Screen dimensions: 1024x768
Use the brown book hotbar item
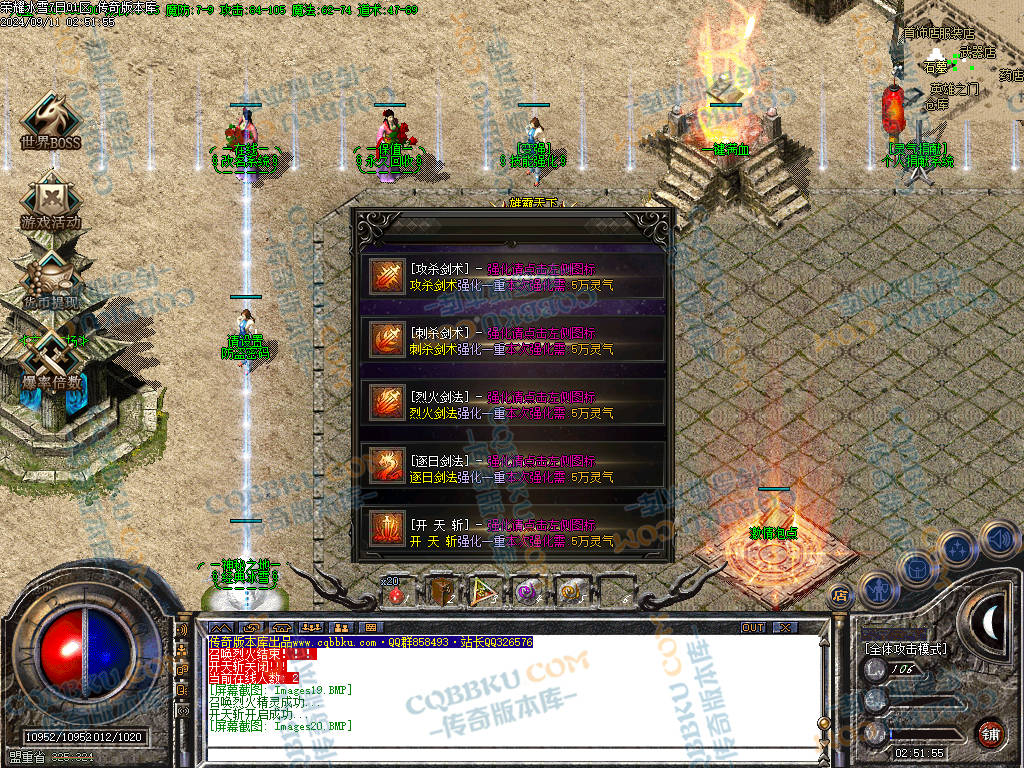(443, 592)
